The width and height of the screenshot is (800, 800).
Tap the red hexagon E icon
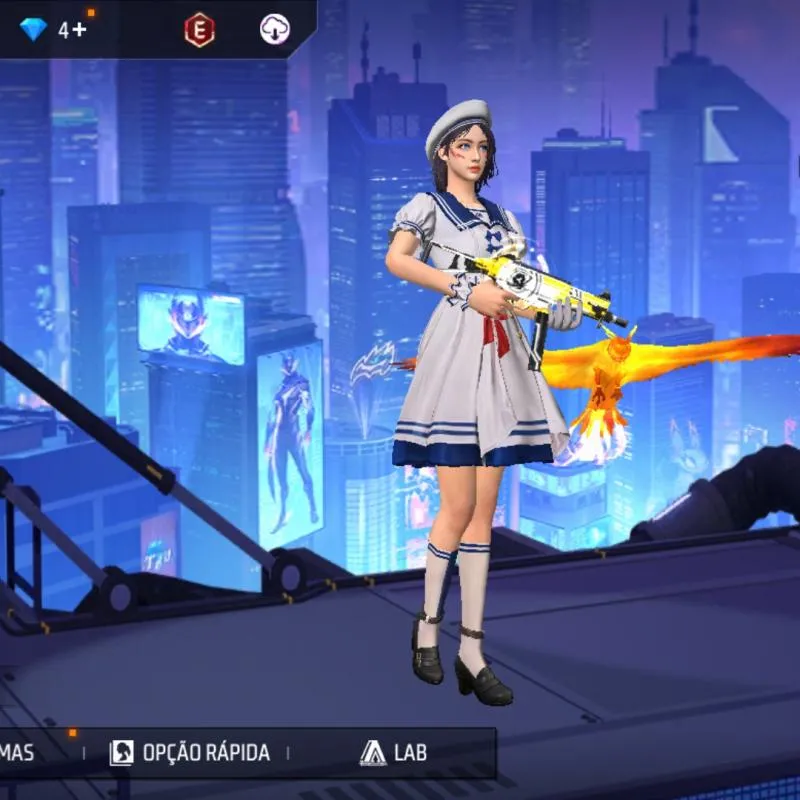click(x=199, y=30)
